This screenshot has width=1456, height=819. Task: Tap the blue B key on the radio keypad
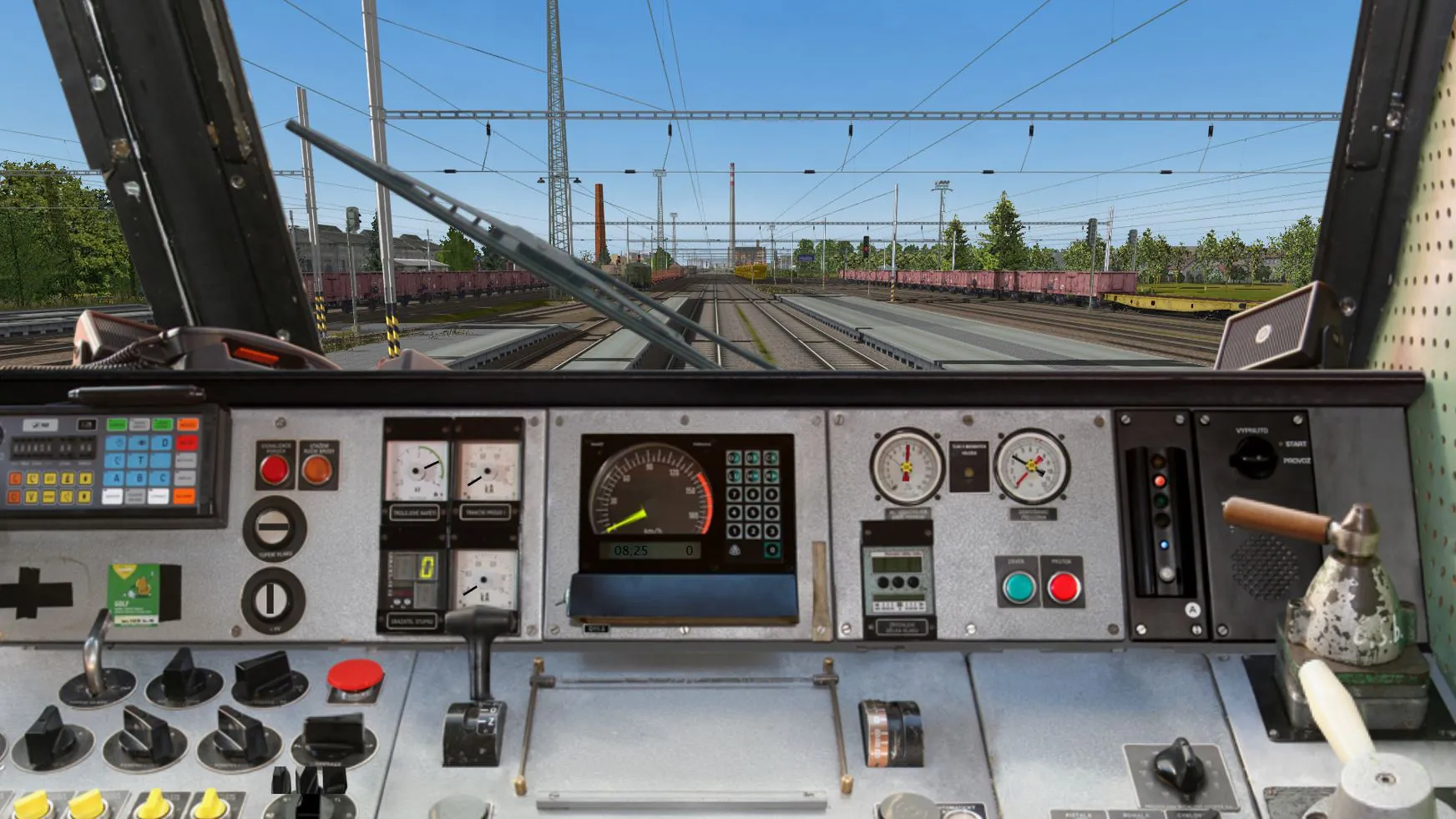(x=139, y=478)
